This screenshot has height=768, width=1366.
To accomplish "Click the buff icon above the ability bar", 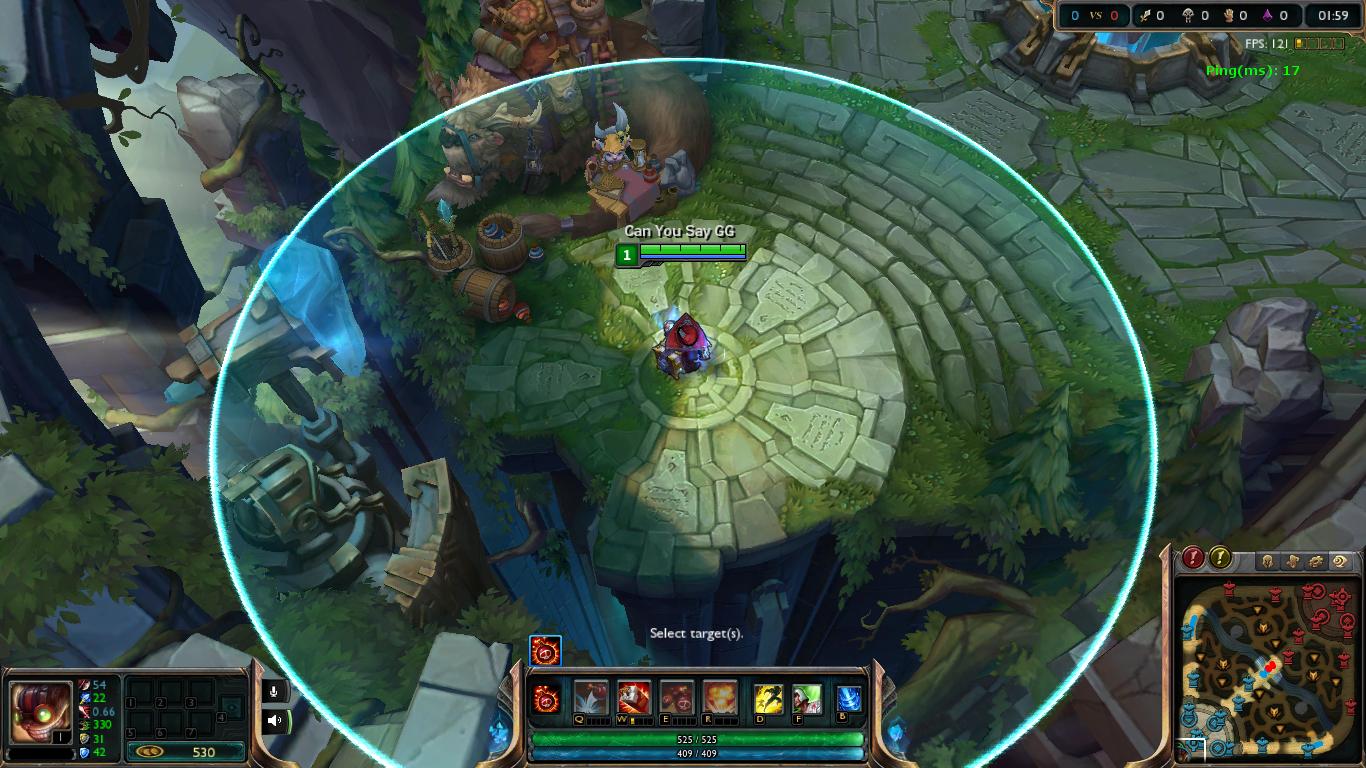I will (x=546, y=651).
